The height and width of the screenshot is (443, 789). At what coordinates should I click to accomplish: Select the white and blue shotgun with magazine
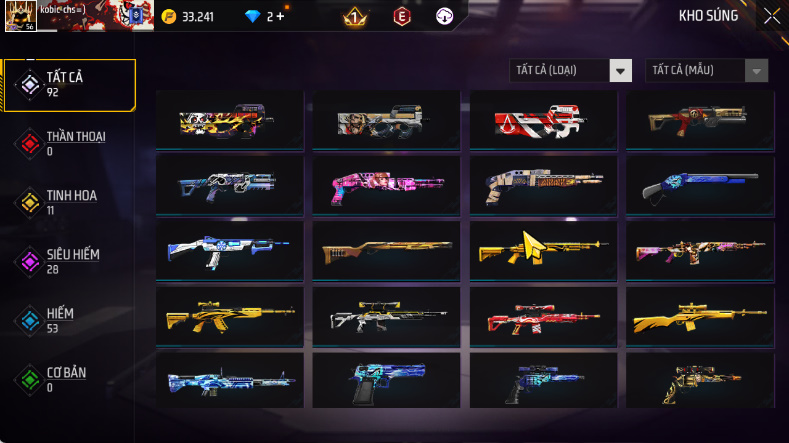pyautogui.click(x=230, y=252)
